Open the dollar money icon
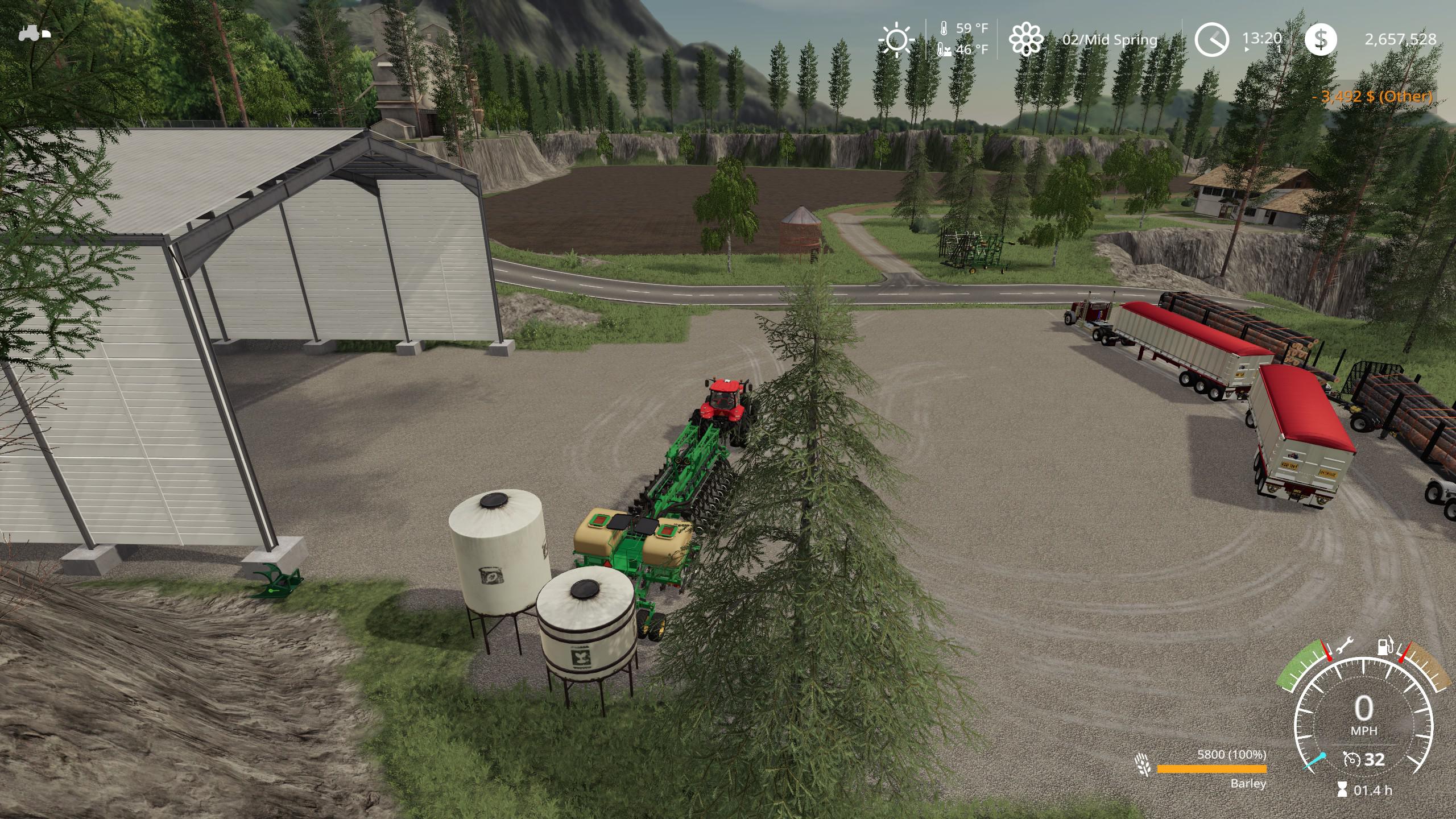1456x819 pixels. click(1320, 39)
